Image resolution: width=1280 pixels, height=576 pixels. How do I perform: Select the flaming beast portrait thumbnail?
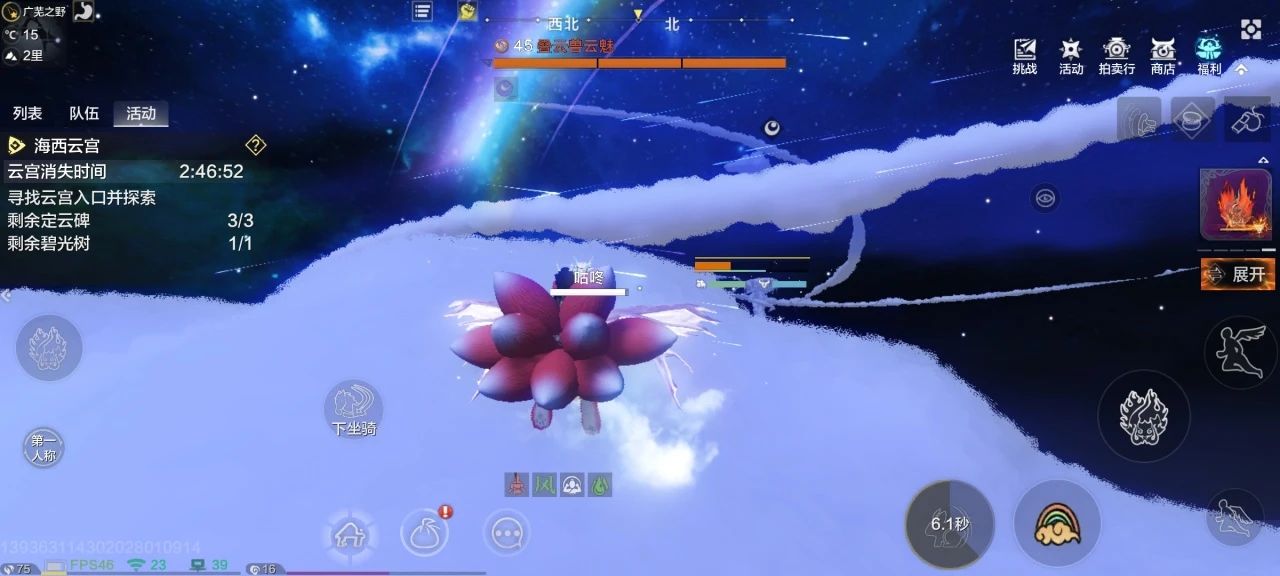[1236, 204]
